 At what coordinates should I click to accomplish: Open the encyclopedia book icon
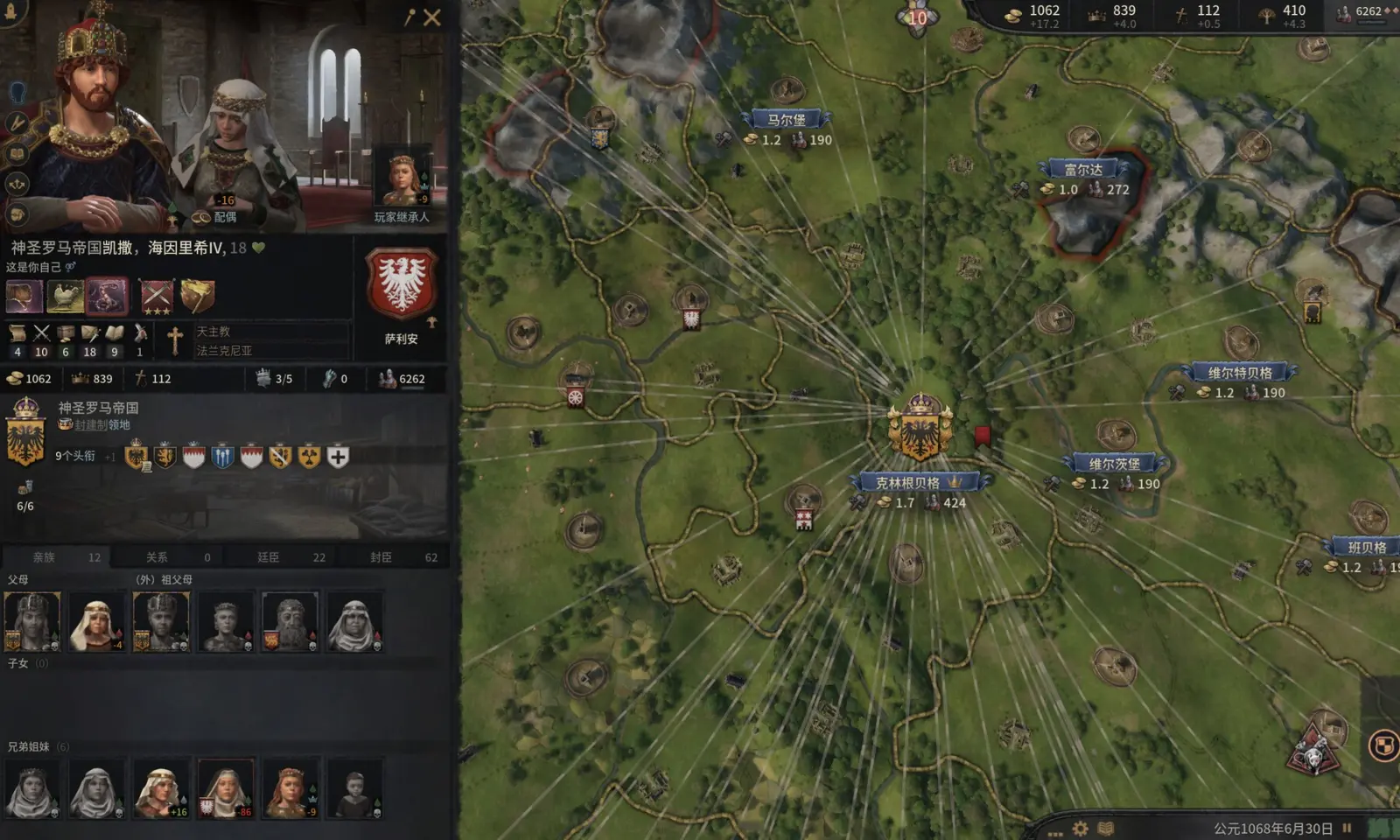(1106, 828)
